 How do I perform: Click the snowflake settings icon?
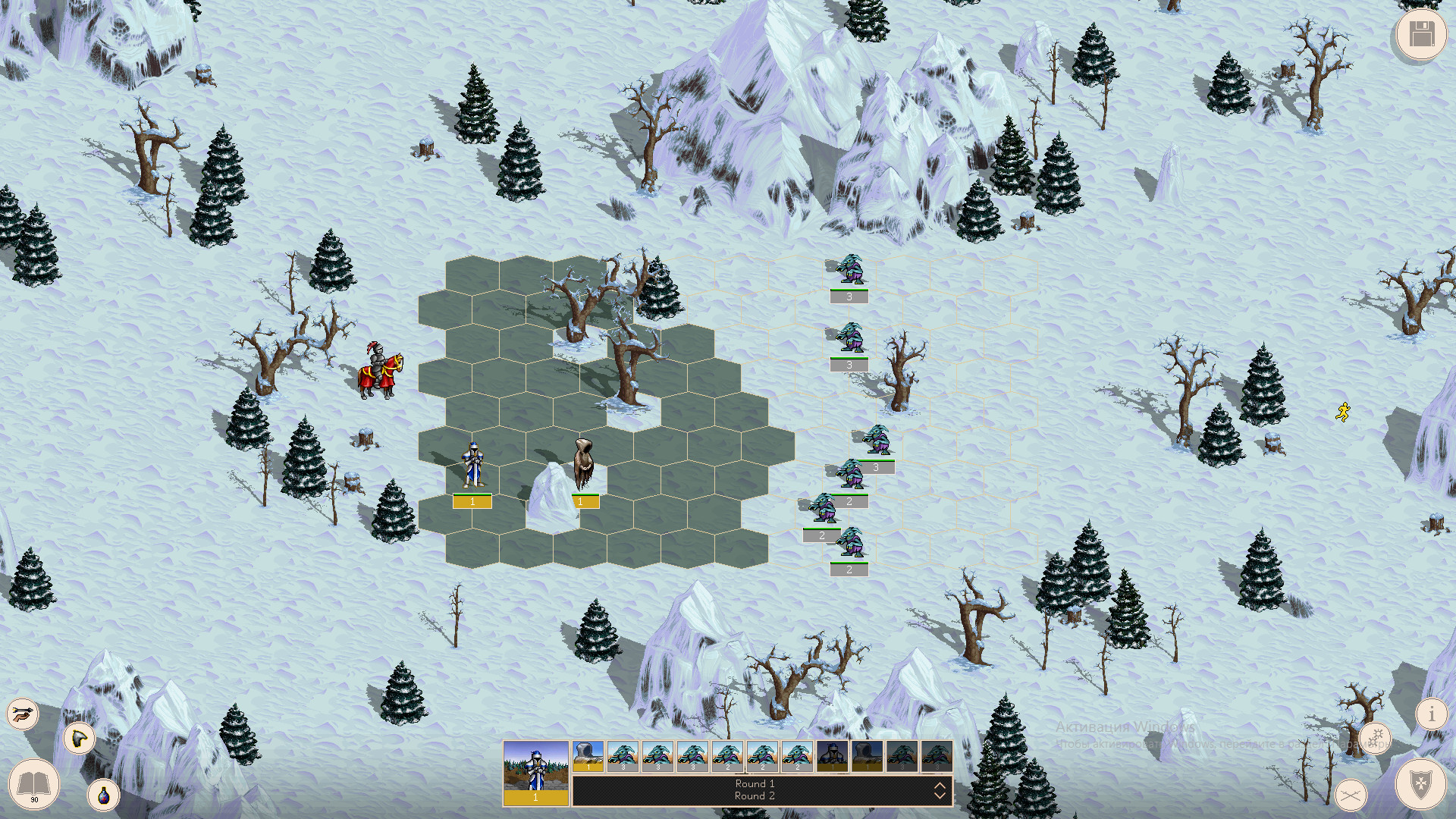click(x=1376, y=736)
